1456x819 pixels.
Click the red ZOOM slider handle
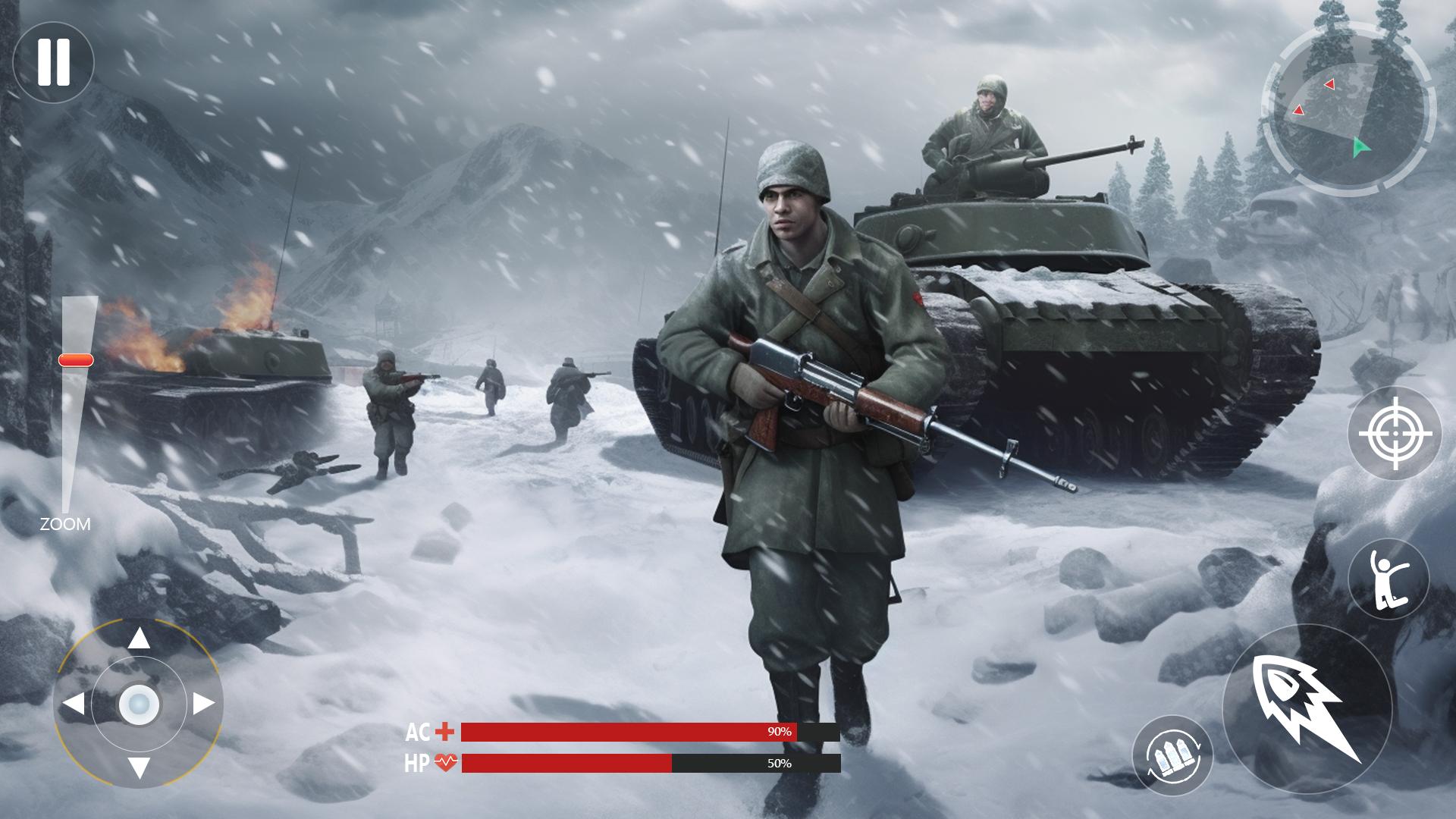[x=74, y=362]
